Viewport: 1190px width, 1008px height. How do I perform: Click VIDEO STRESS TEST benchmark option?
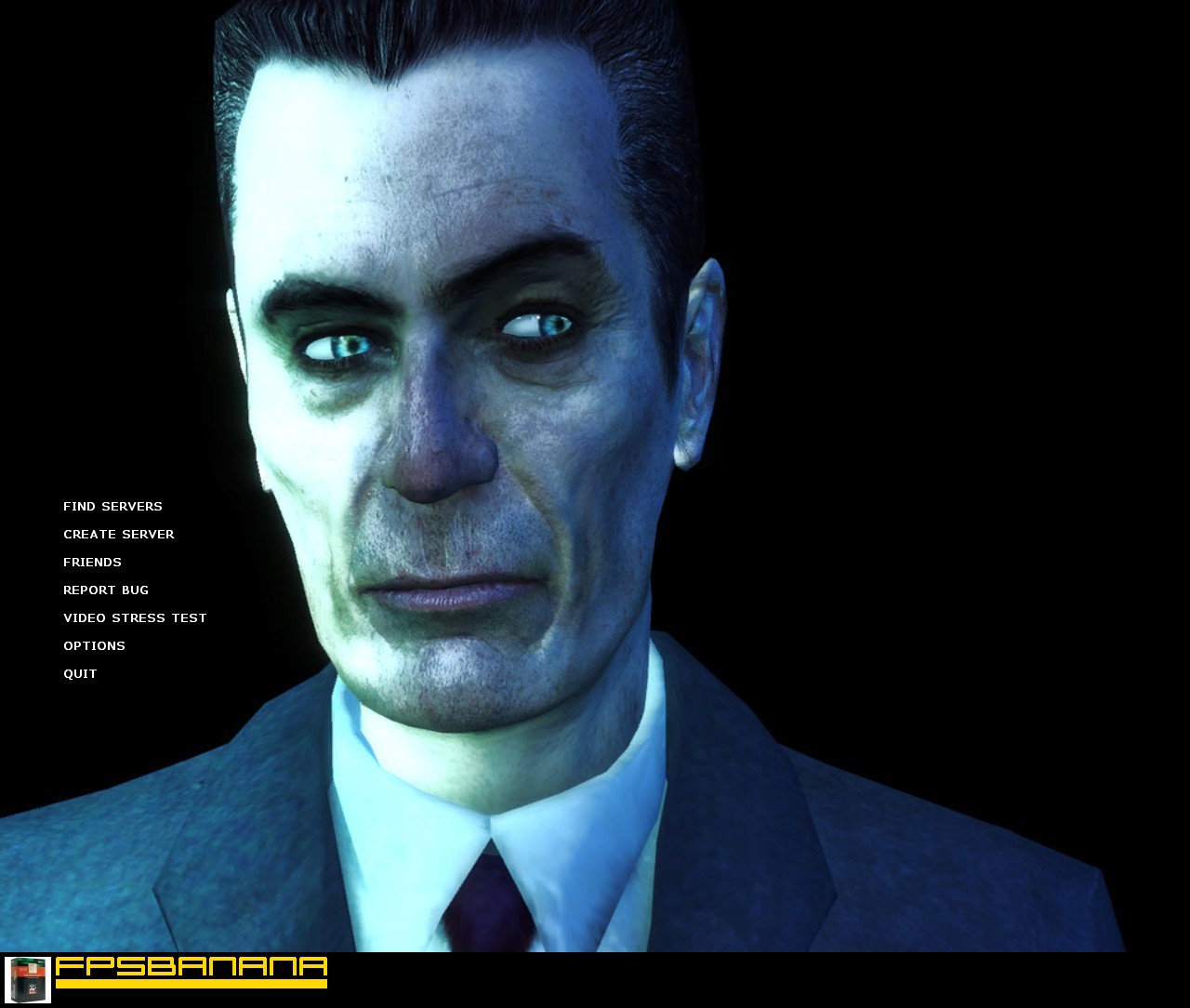(x=135, y=617)
